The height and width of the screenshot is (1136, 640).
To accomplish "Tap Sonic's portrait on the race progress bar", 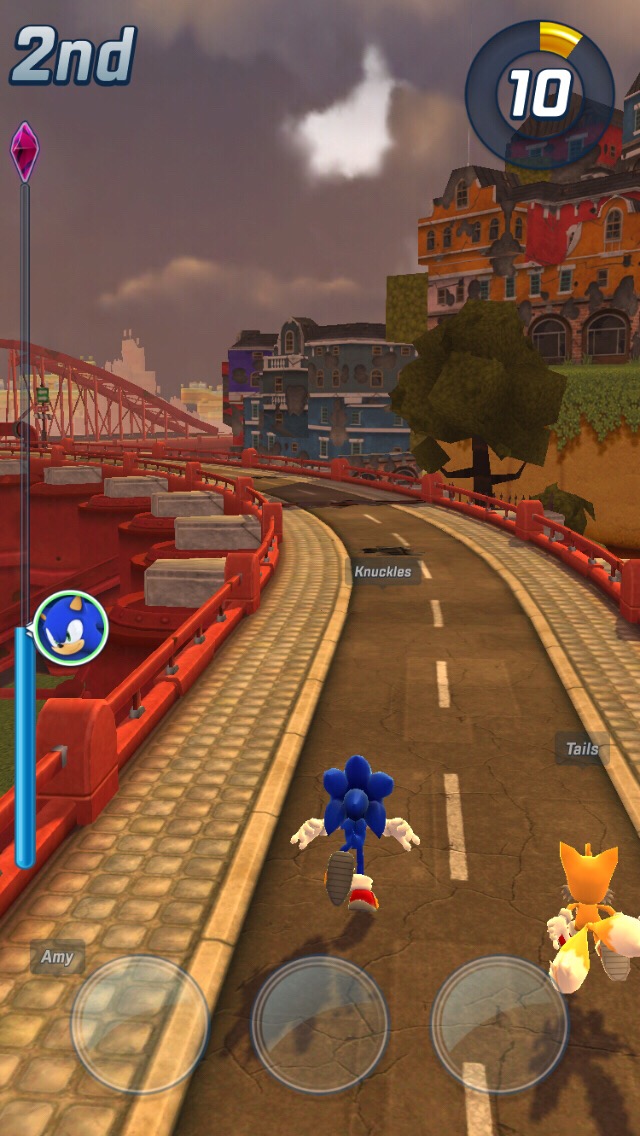I will [x=70, y=629].
